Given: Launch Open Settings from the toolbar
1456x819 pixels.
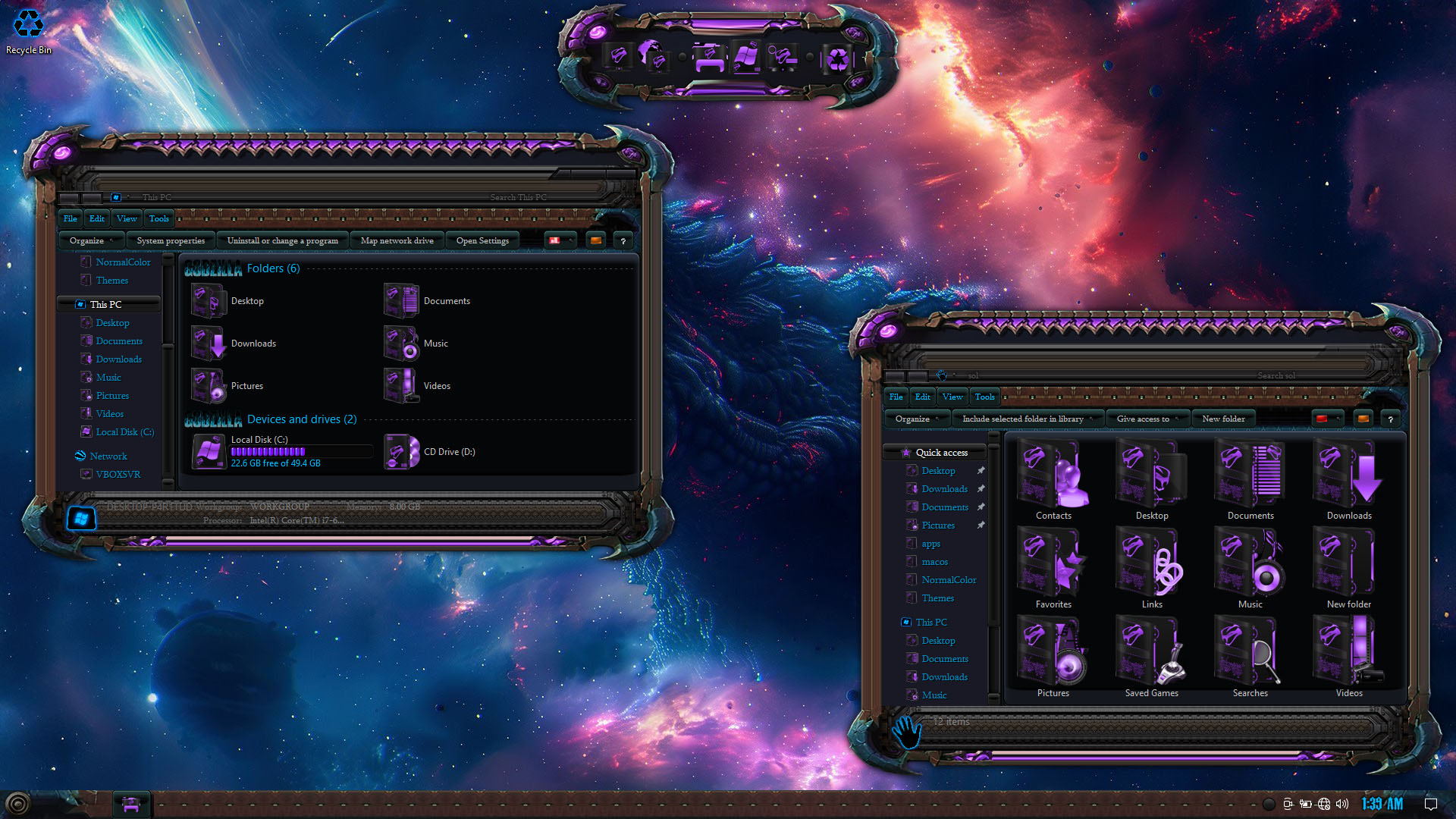Looking at the screenshot, I should click(482, 241).
